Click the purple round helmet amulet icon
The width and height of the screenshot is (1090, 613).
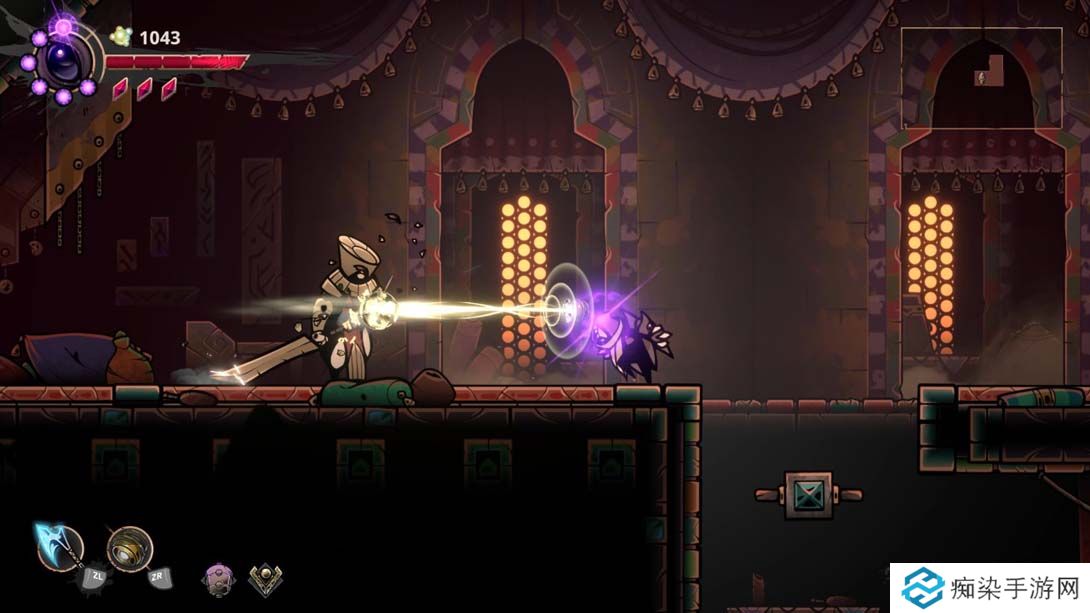(x=218, y=577)
